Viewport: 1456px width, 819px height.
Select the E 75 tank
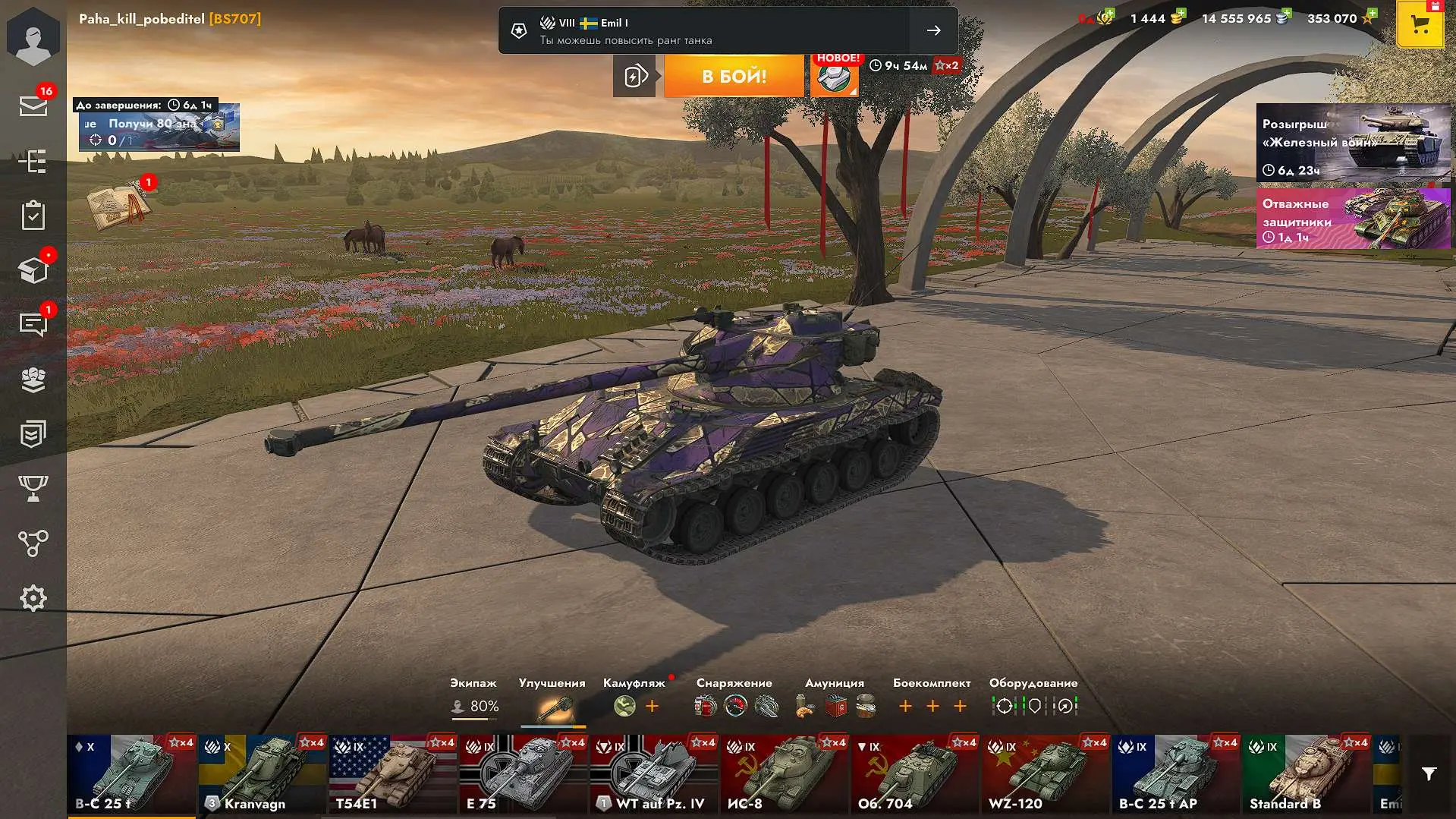[x=524, y=774]
